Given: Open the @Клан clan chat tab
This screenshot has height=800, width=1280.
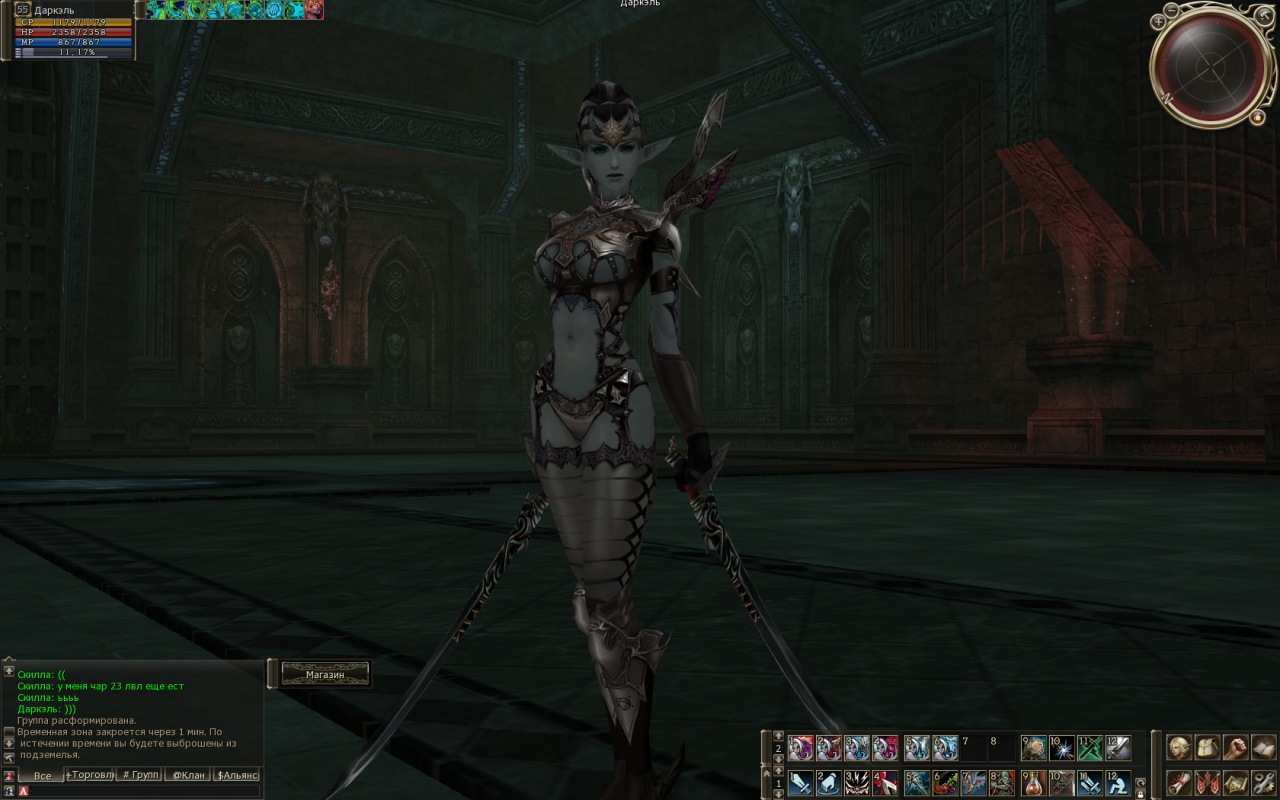Looking at the screenshot, I should tap(188, 775).
